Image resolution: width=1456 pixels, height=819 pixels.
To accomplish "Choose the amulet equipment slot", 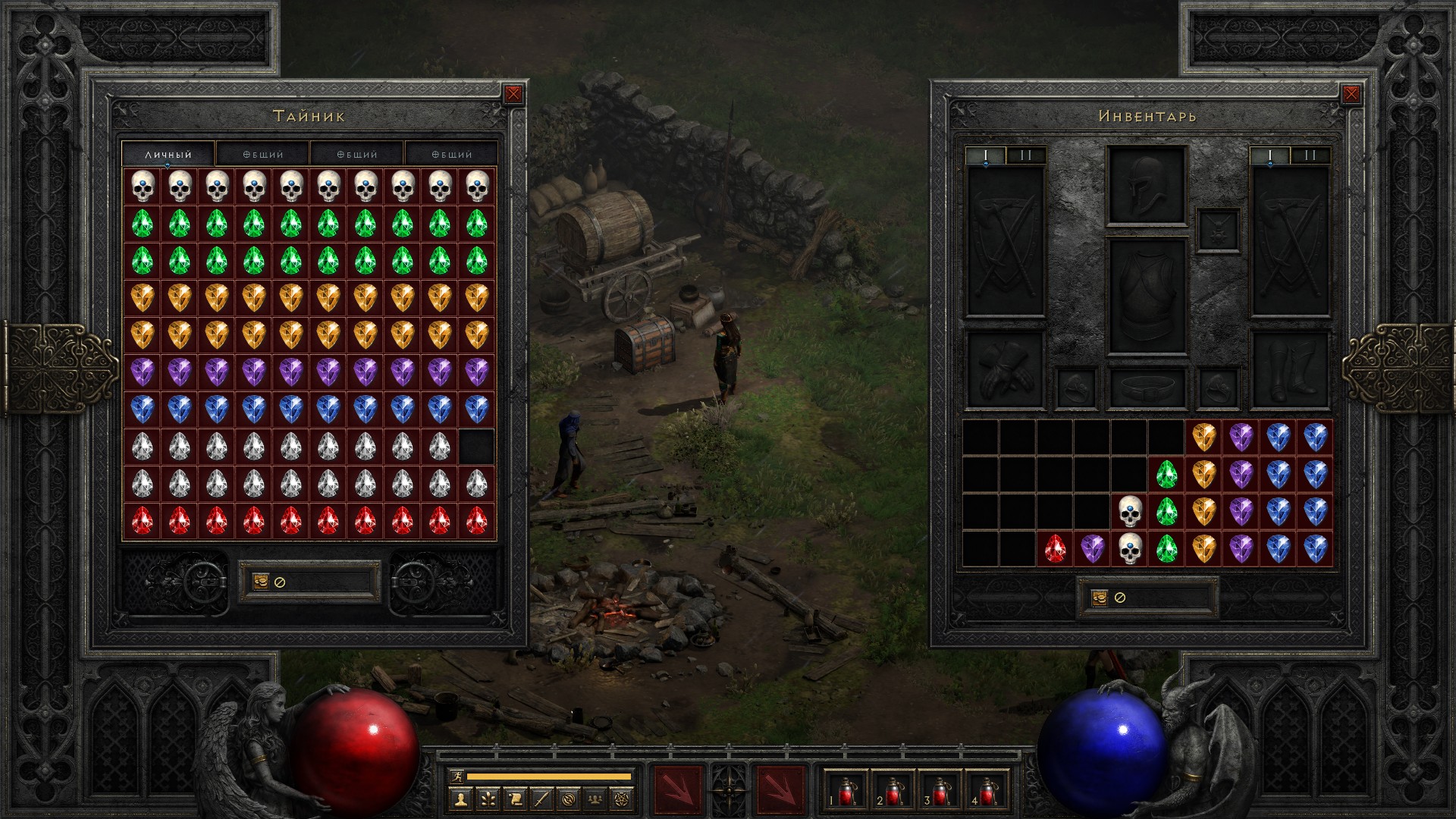I will coord(1218,231).
